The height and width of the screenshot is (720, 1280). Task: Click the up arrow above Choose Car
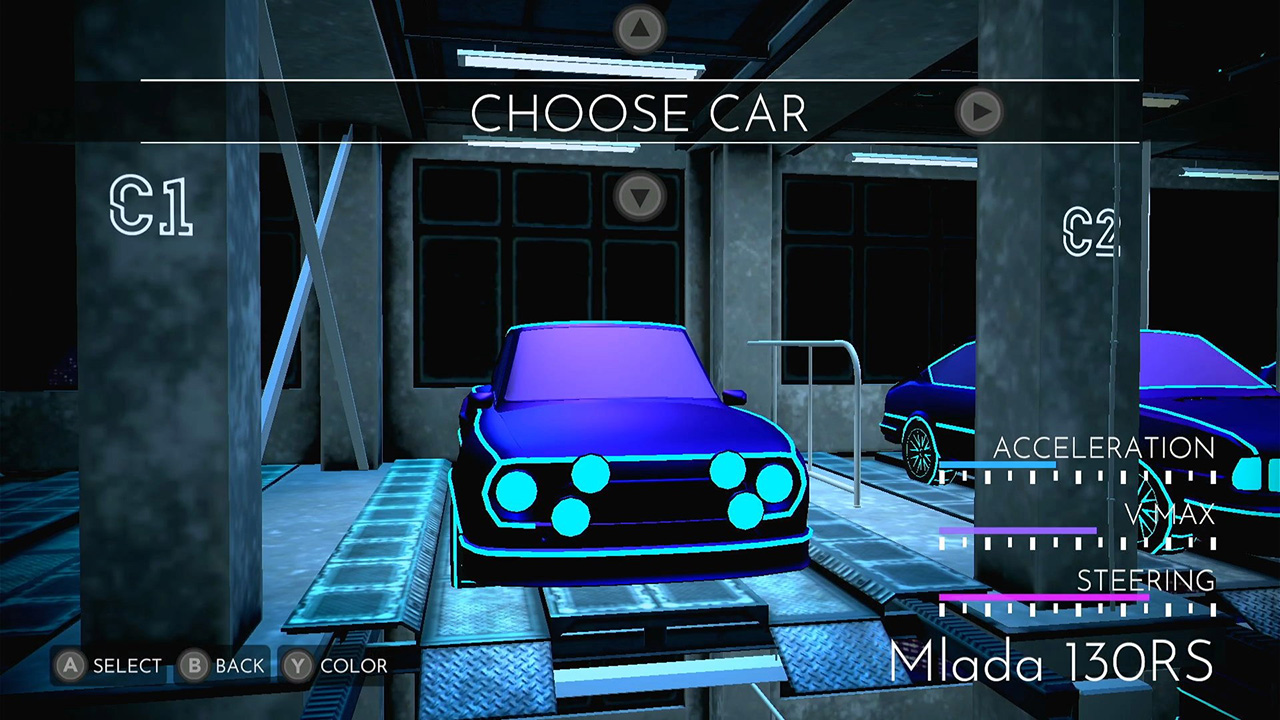pos(640,30)
